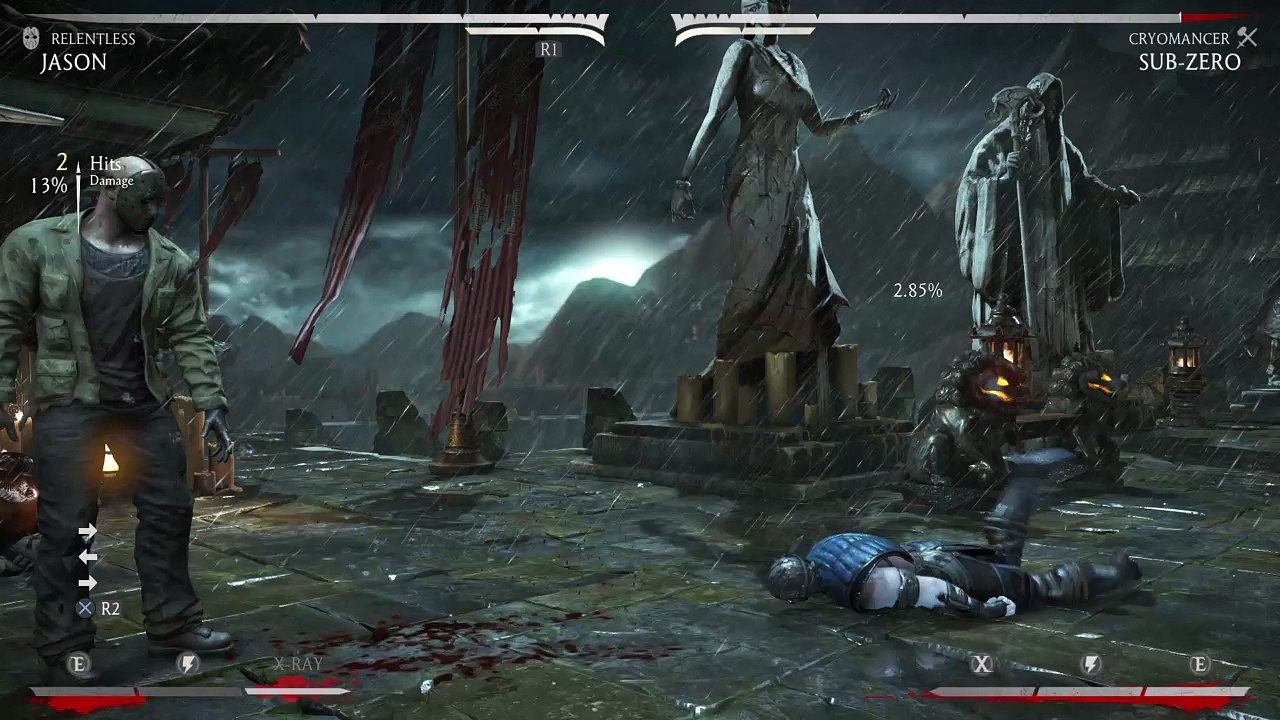Viewport: 1280px width, 720px height.
Task: Select the E enhance icon on Jason's meter
Action: [x=79, y=664]
